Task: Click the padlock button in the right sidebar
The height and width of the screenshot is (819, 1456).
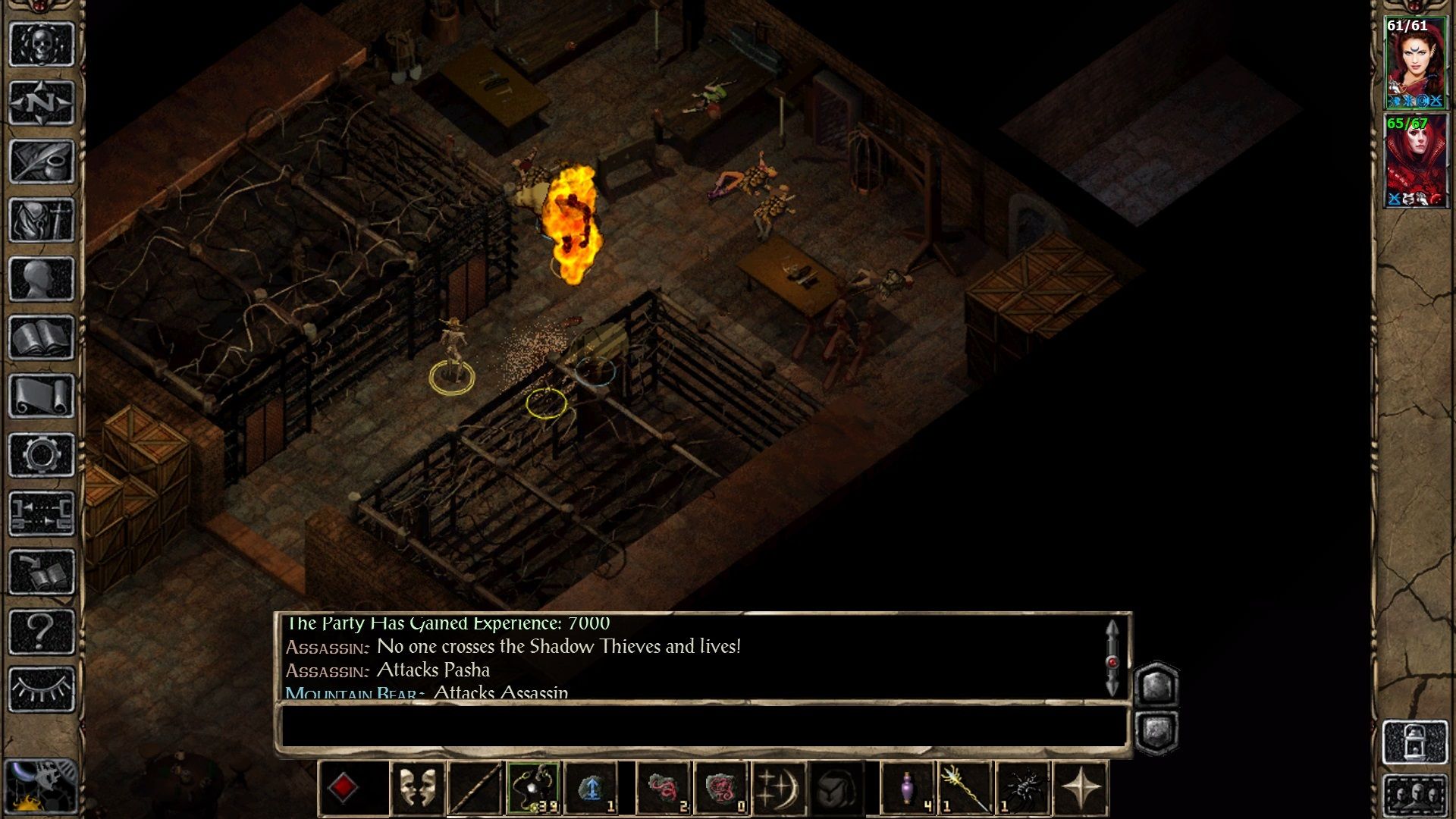Action: pyautogui.click(x=1415, y=742)
